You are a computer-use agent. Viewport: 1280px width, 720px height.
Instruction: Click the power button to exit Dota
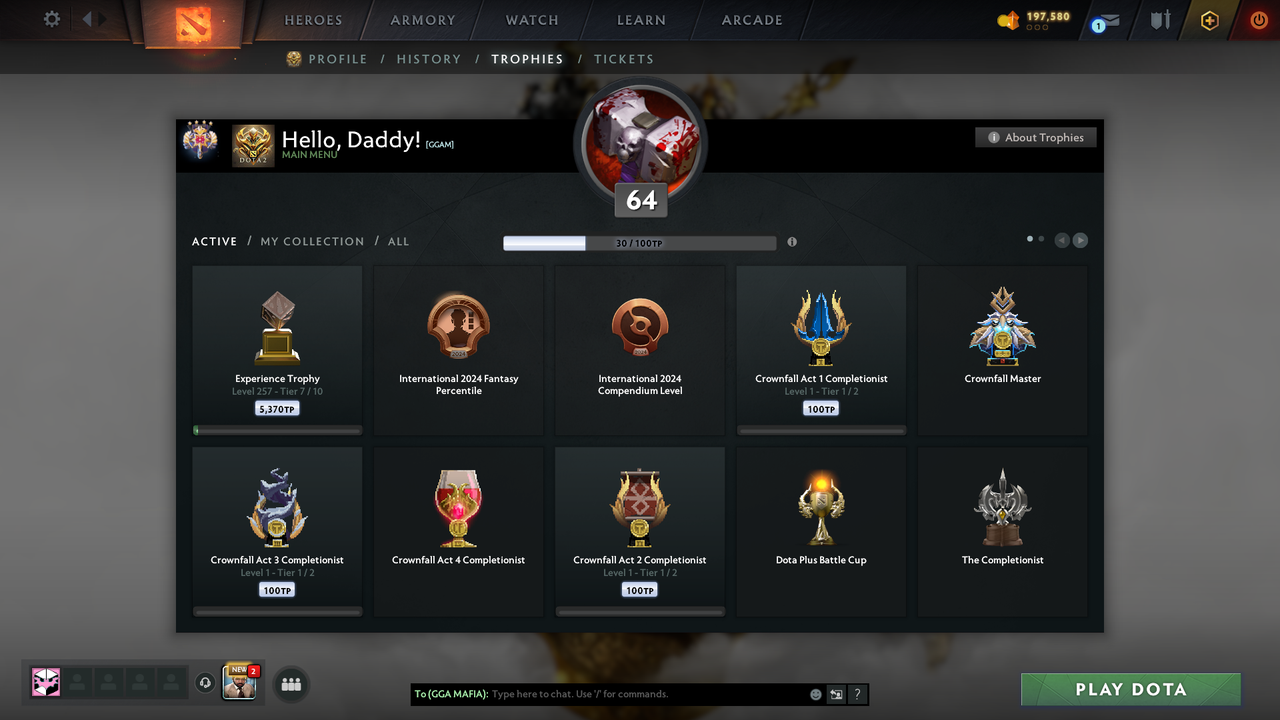[1258, 19]
